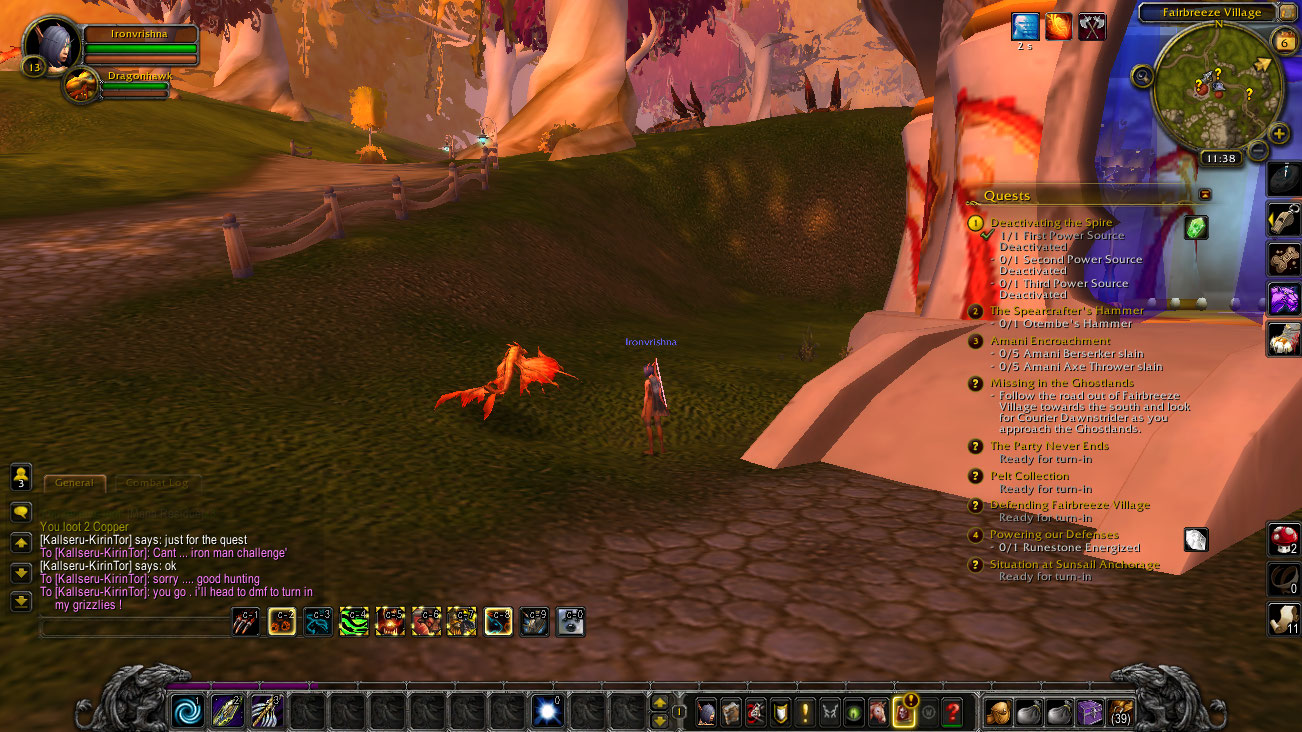The width and height of the screenshot is (1302, 732).
Task: Toggle the minimap tracking magnifier button
Action: tap(1142, 76)
